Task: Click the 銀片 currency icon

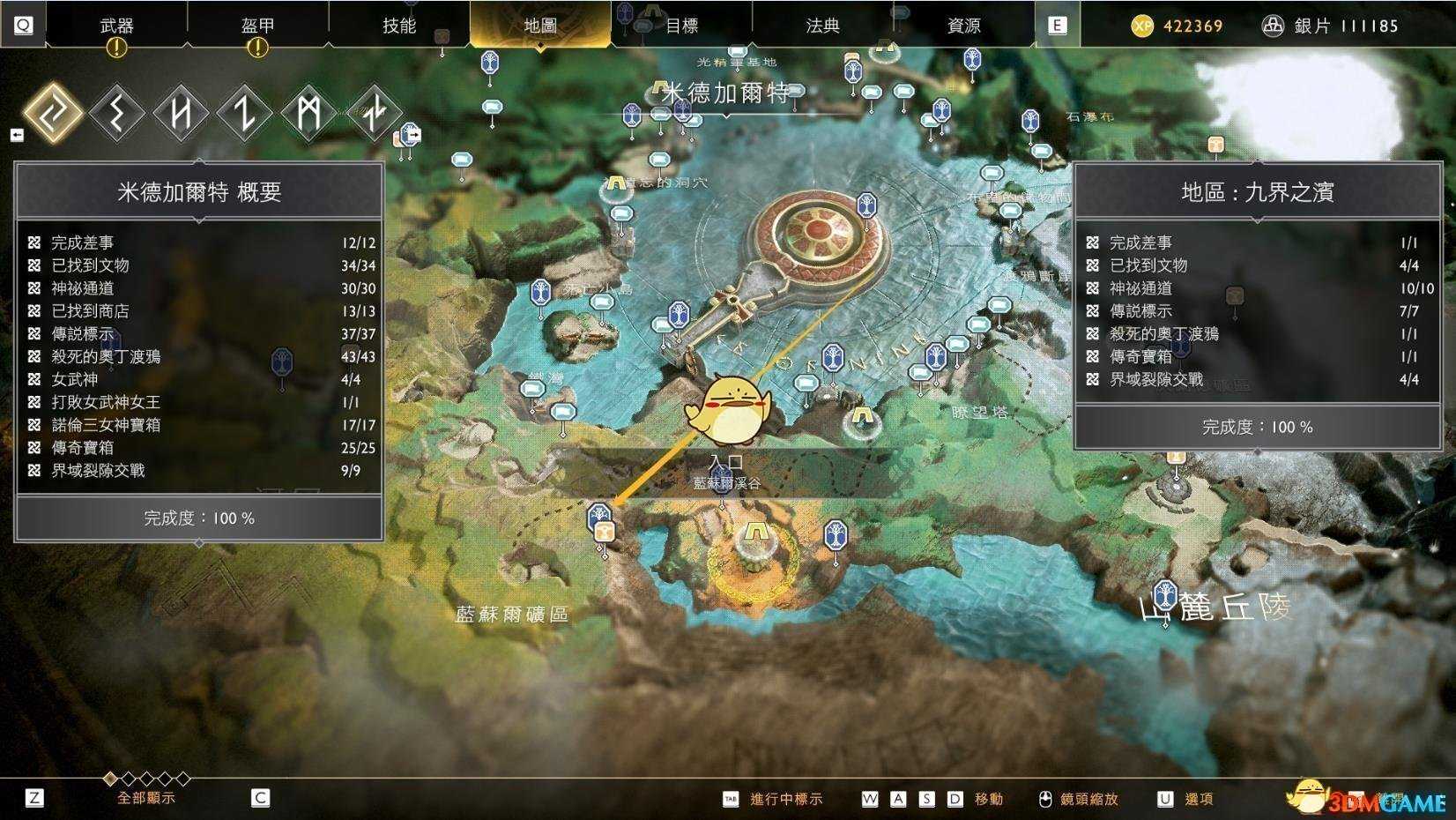Action: point(1273,25)
